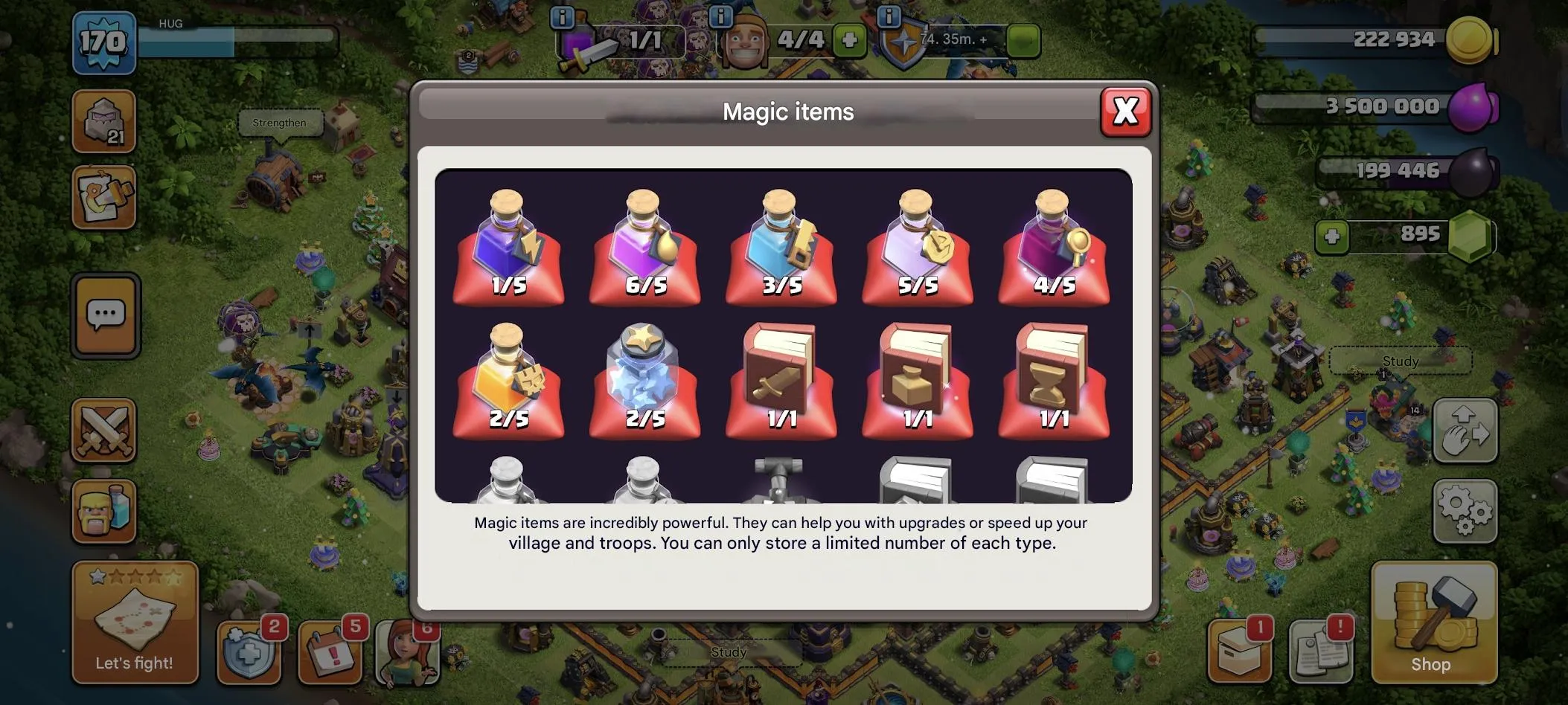Open quick training with the barbarian potion icon
The width and height of the screenshot is (1568, 705).
click(x=105, y=513)
